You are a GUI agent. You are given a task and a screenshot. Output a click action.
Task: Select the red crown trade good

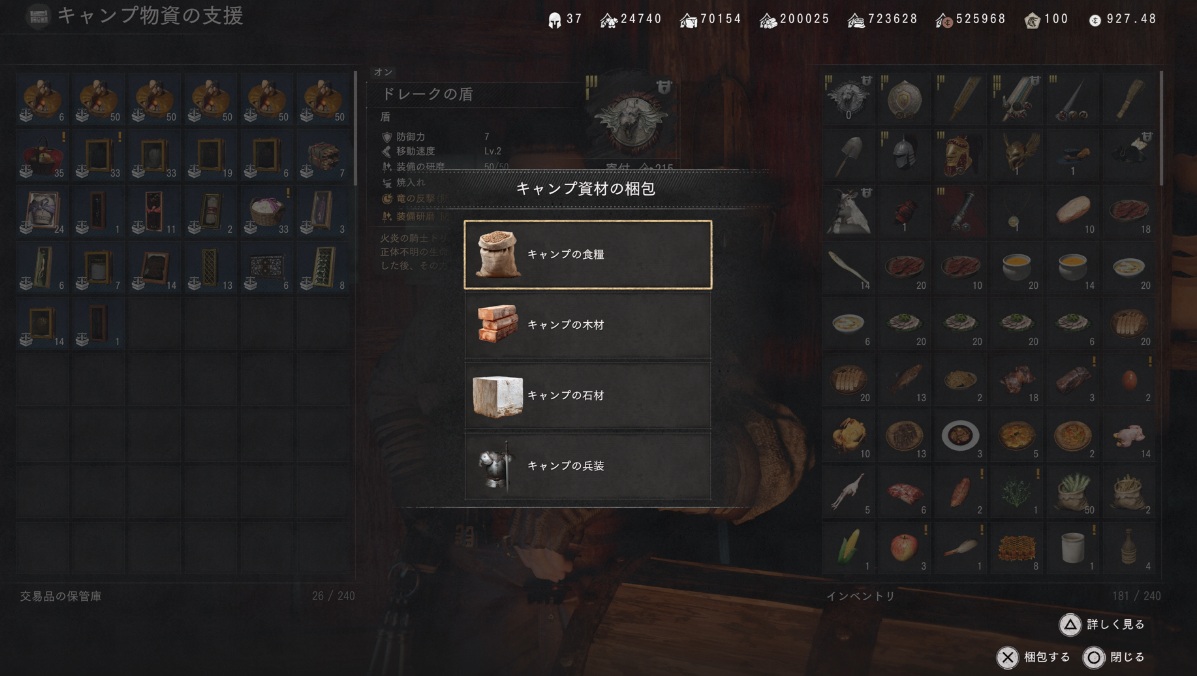42,153
